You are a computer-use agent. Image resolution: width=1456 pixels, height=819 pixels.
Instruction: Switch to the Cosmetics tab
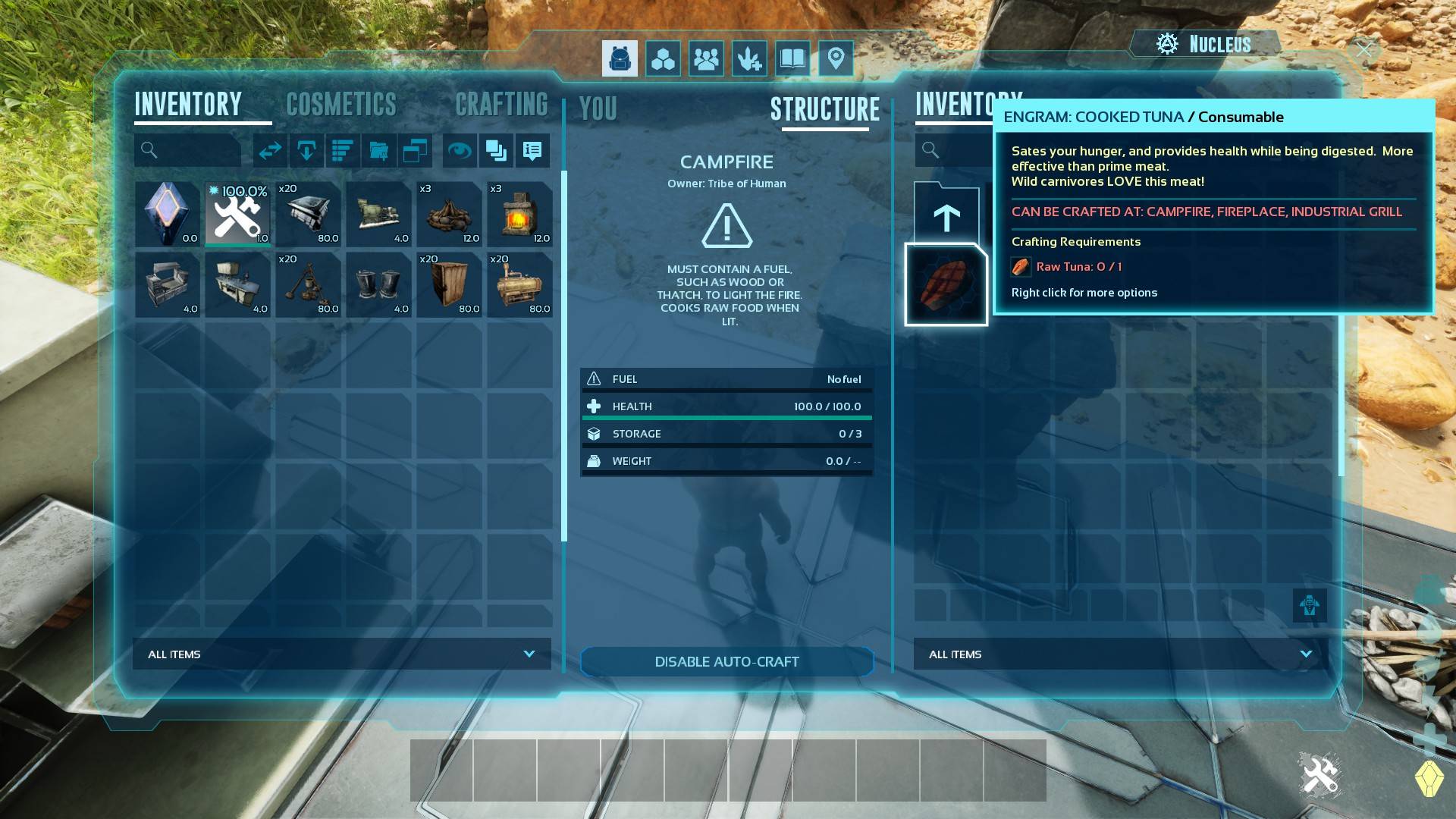pos(341,105)
